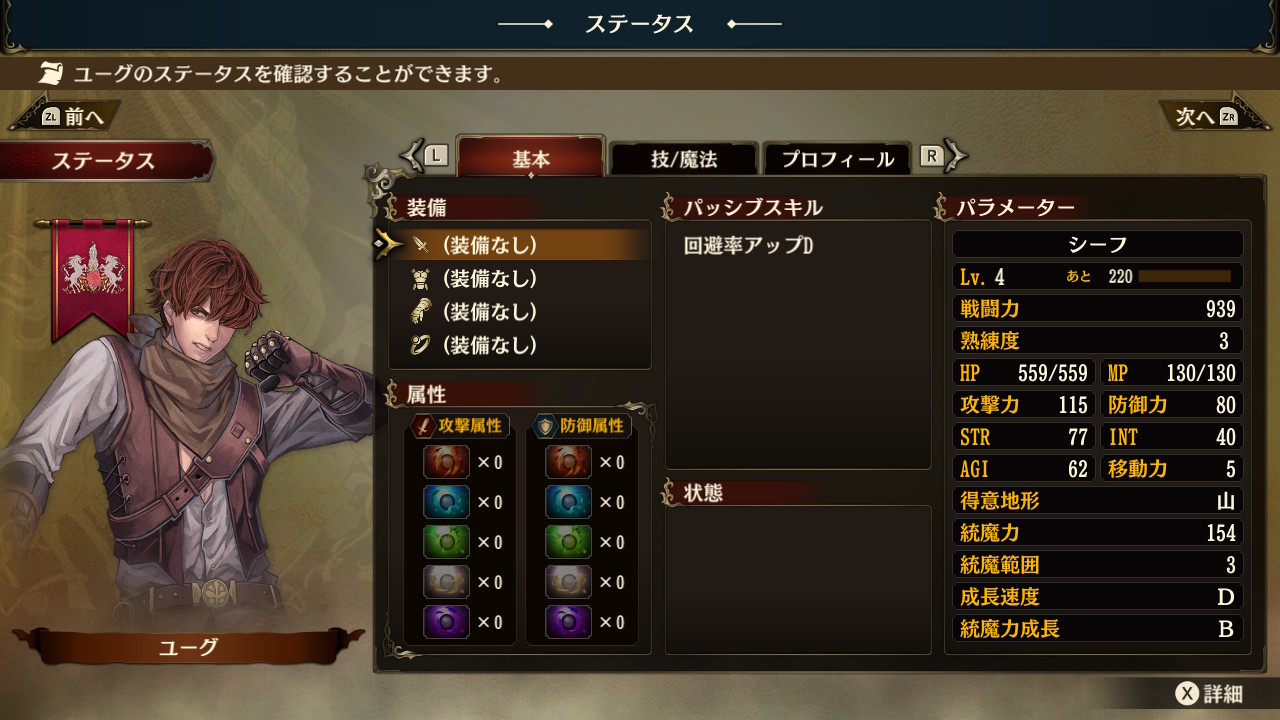Go to previous character with 前へ

click(x=72, y=117)
